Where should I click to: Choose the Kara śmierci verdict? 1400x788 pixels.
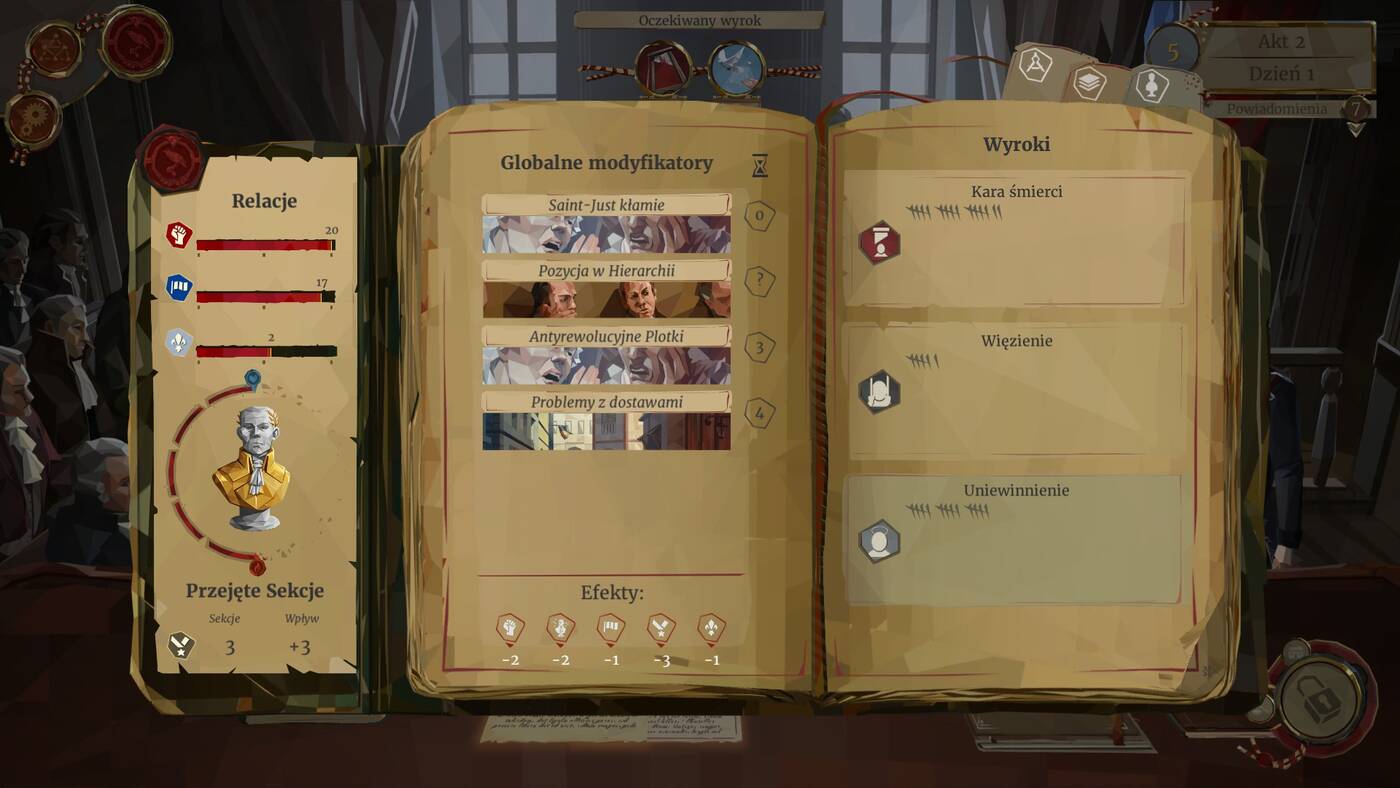coord(1015,239)
